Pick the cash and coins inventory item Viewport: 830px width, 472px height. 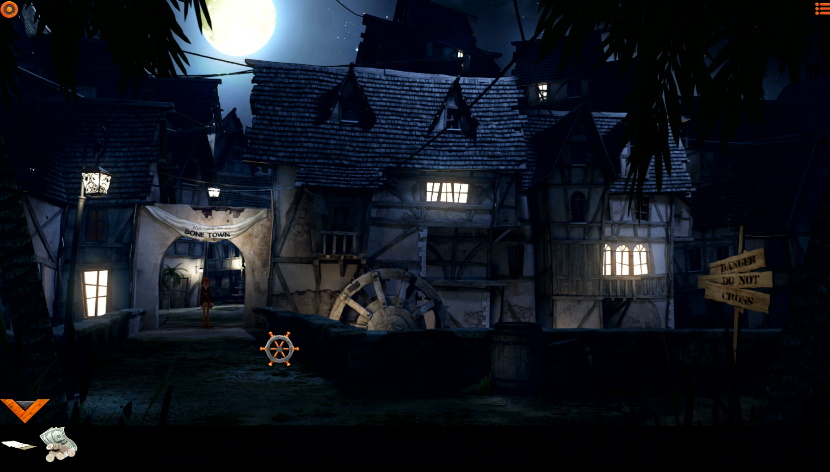coord(58,442)
